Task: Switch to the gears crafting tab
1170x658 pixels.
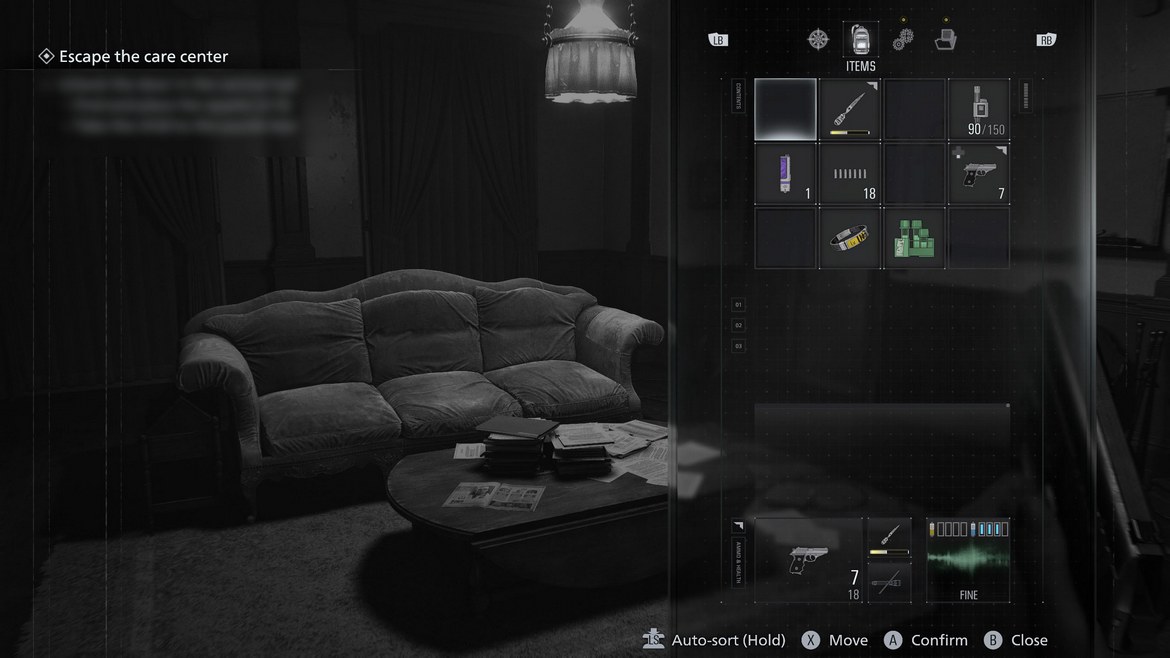Action: 903,40
